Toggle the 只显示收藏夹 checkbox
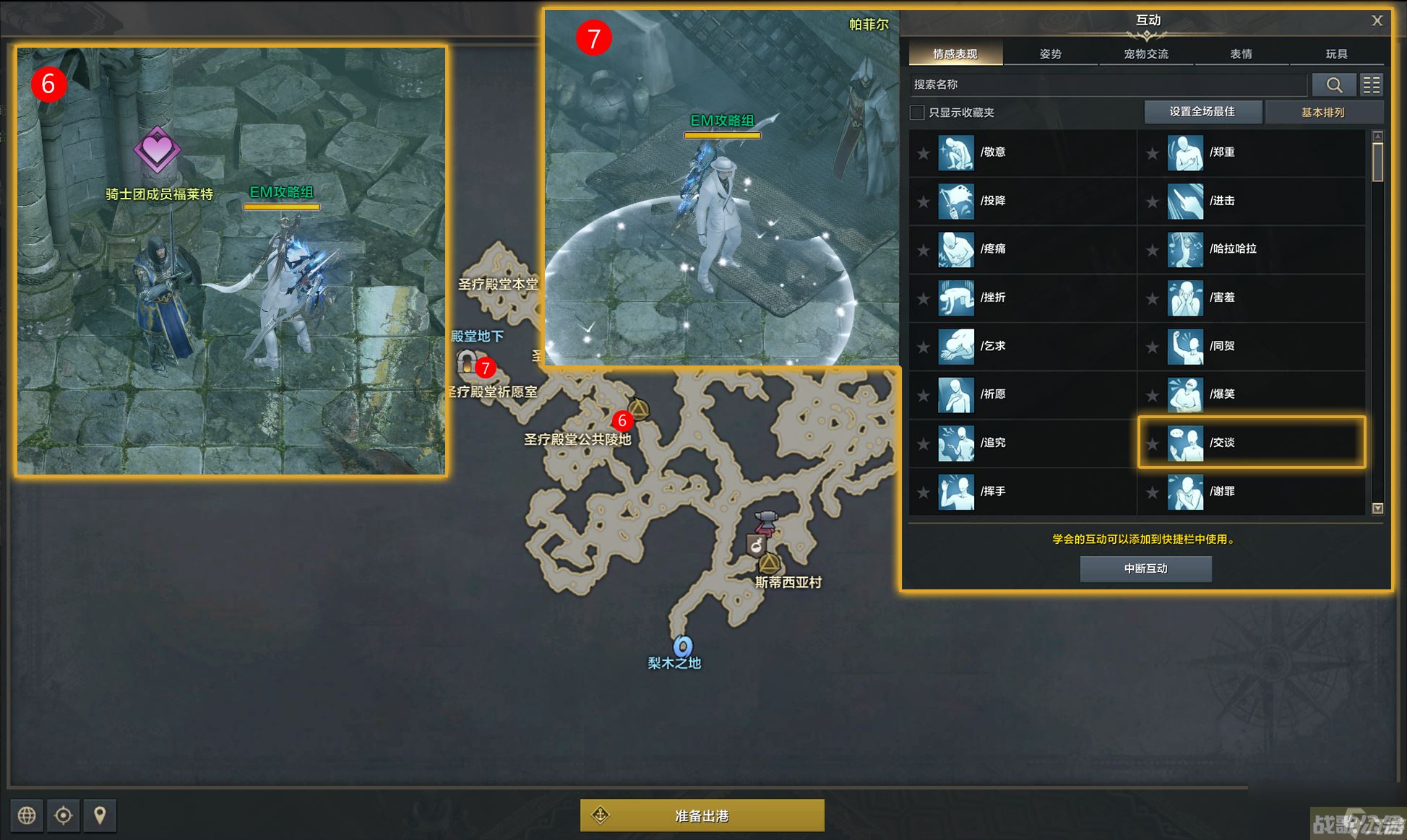This screenshot has height=840, width=1407. pos(917,113)
